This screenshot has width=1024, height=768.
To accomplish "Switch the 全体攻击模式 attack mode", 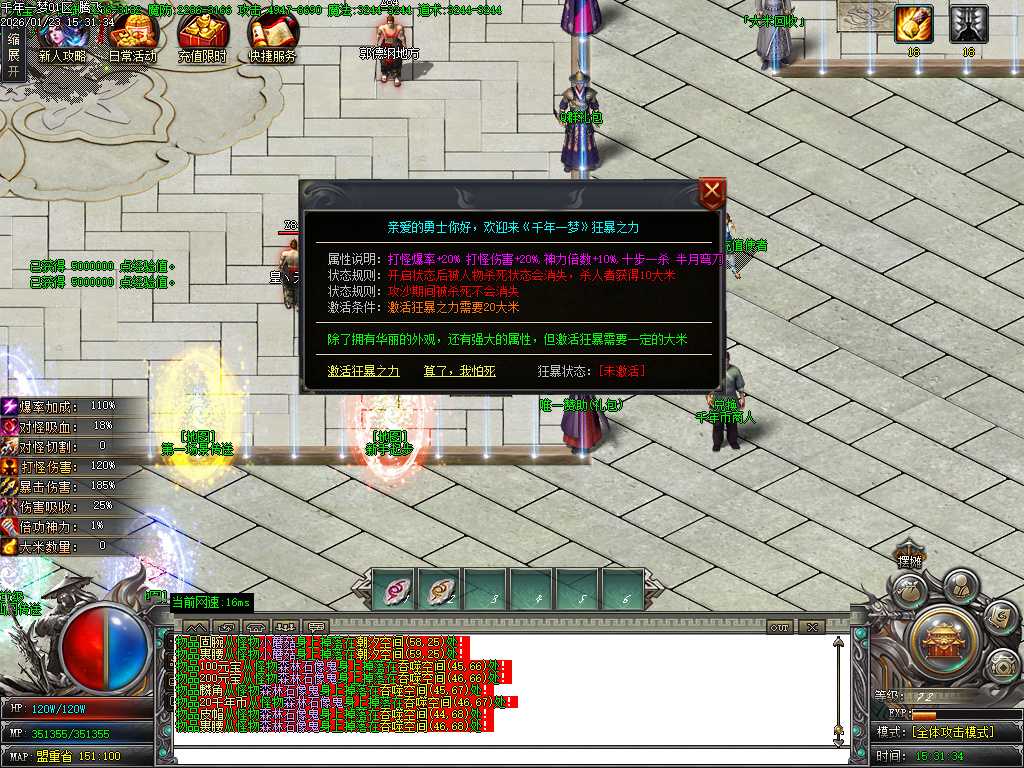I will pos(950,732).
